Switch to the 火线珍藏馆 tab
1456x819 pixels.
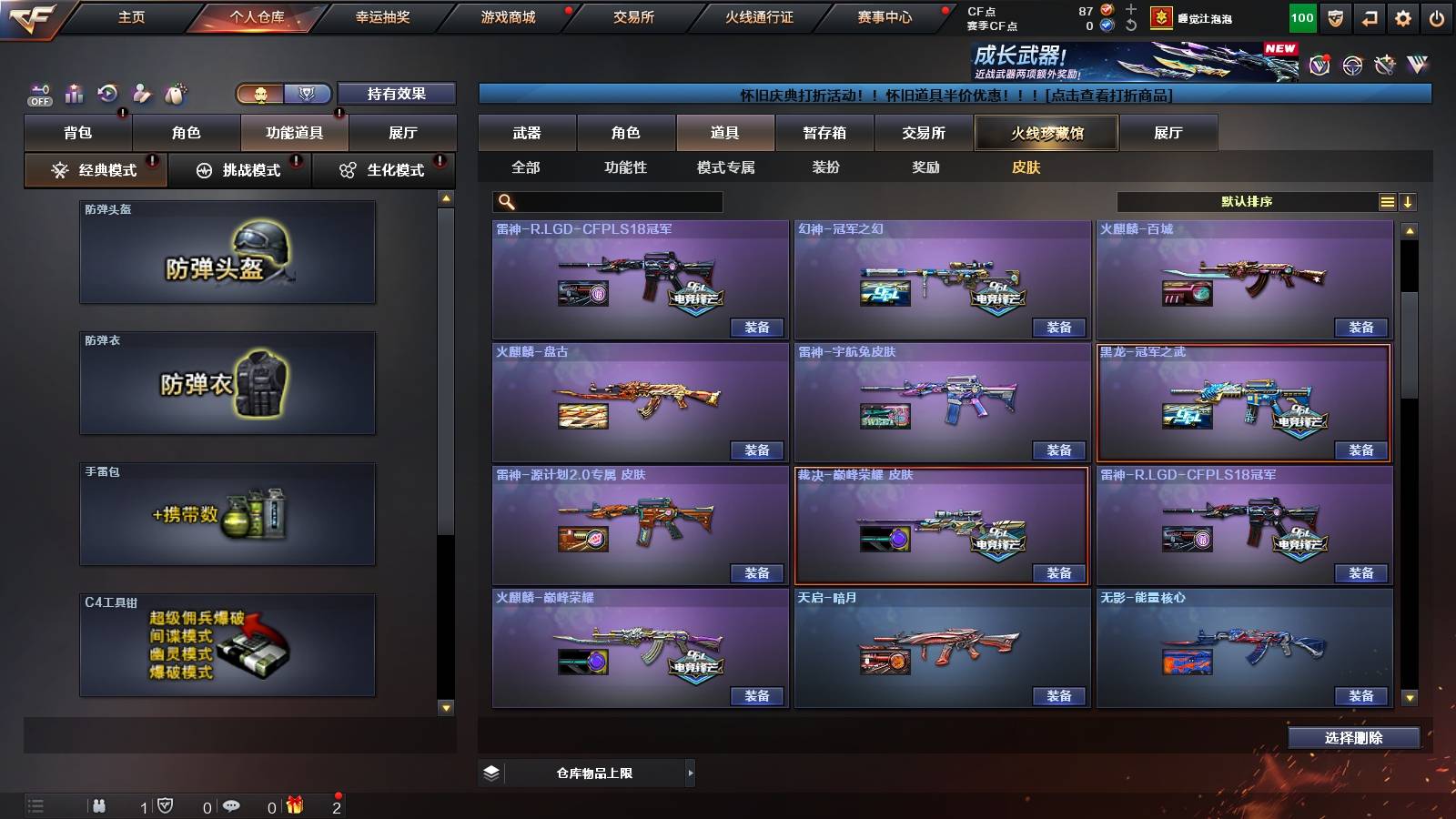(1046, 133)
